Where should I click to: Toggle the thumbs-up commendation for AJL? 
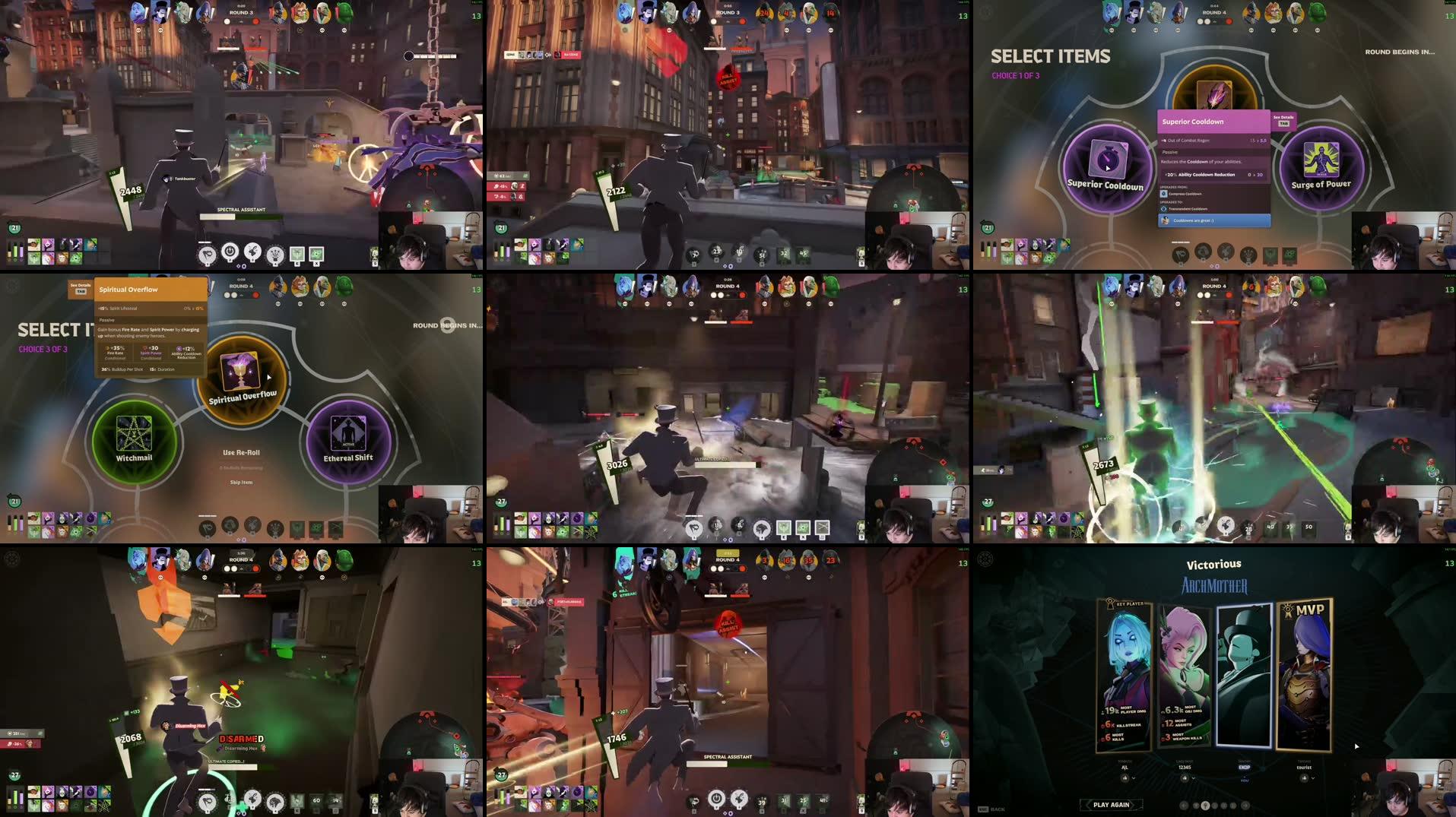click(x=1125, y=778)
